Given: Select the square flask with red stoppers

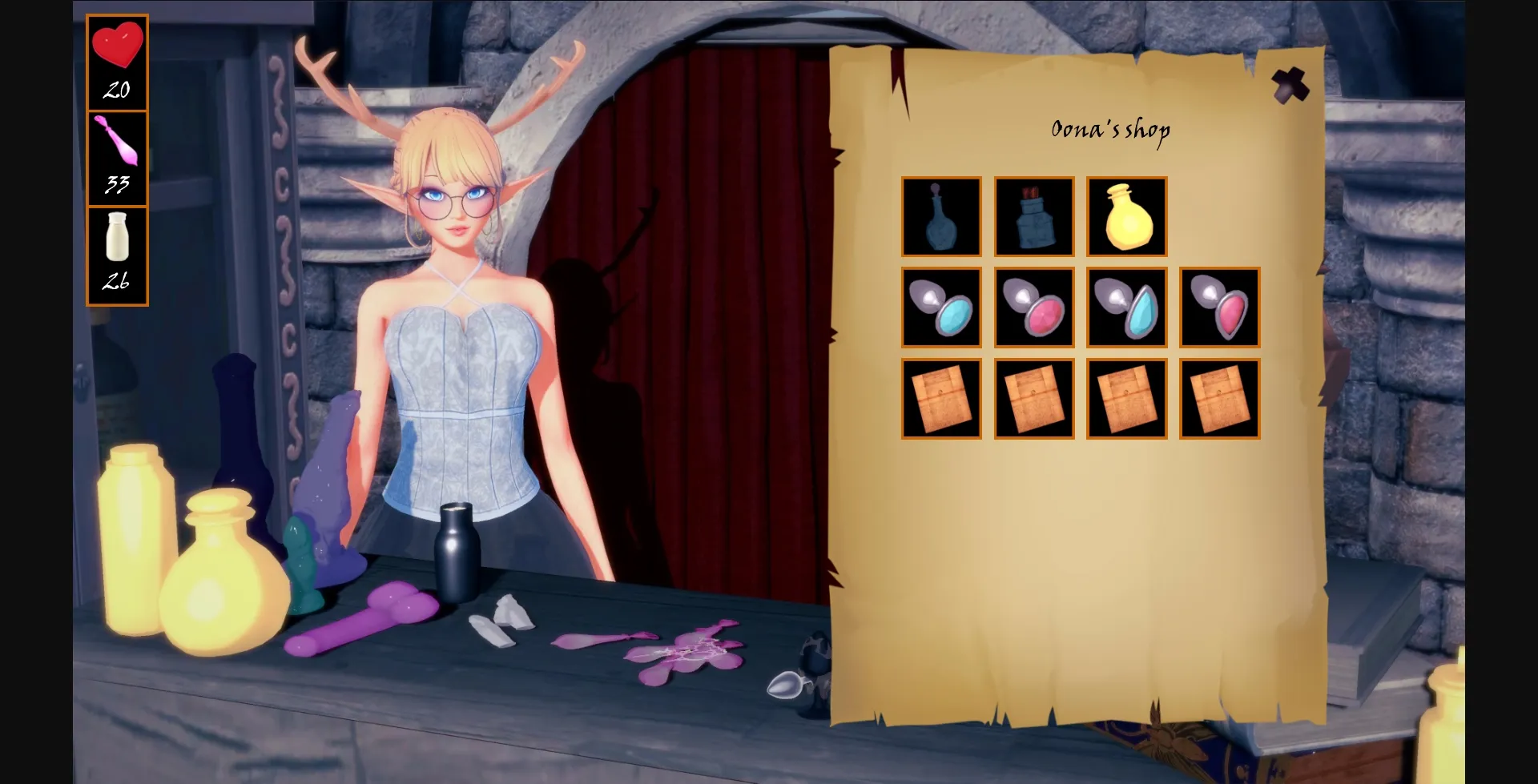Looking at the screenshot, I should tap(1034, 217).
